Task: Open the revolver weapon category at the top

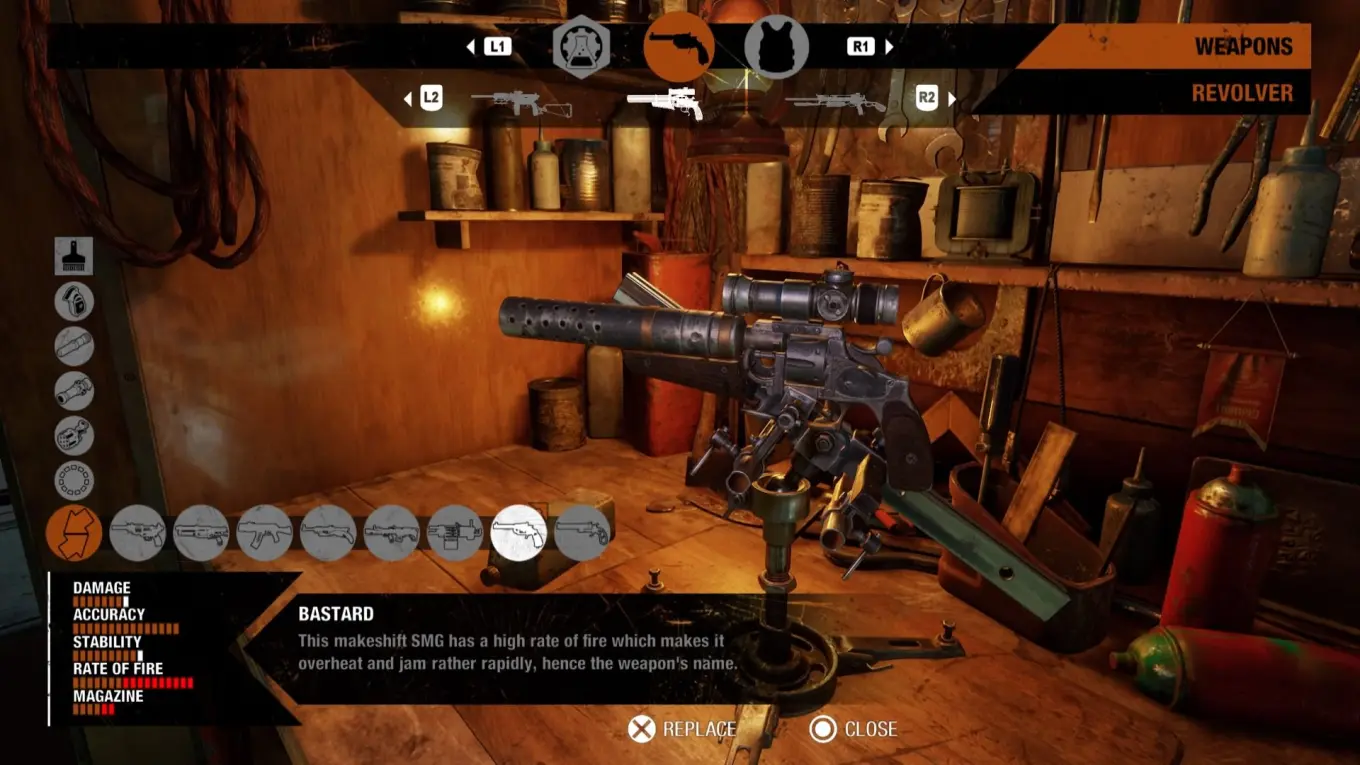Action: pyautogui.click(x=681, y=48)
